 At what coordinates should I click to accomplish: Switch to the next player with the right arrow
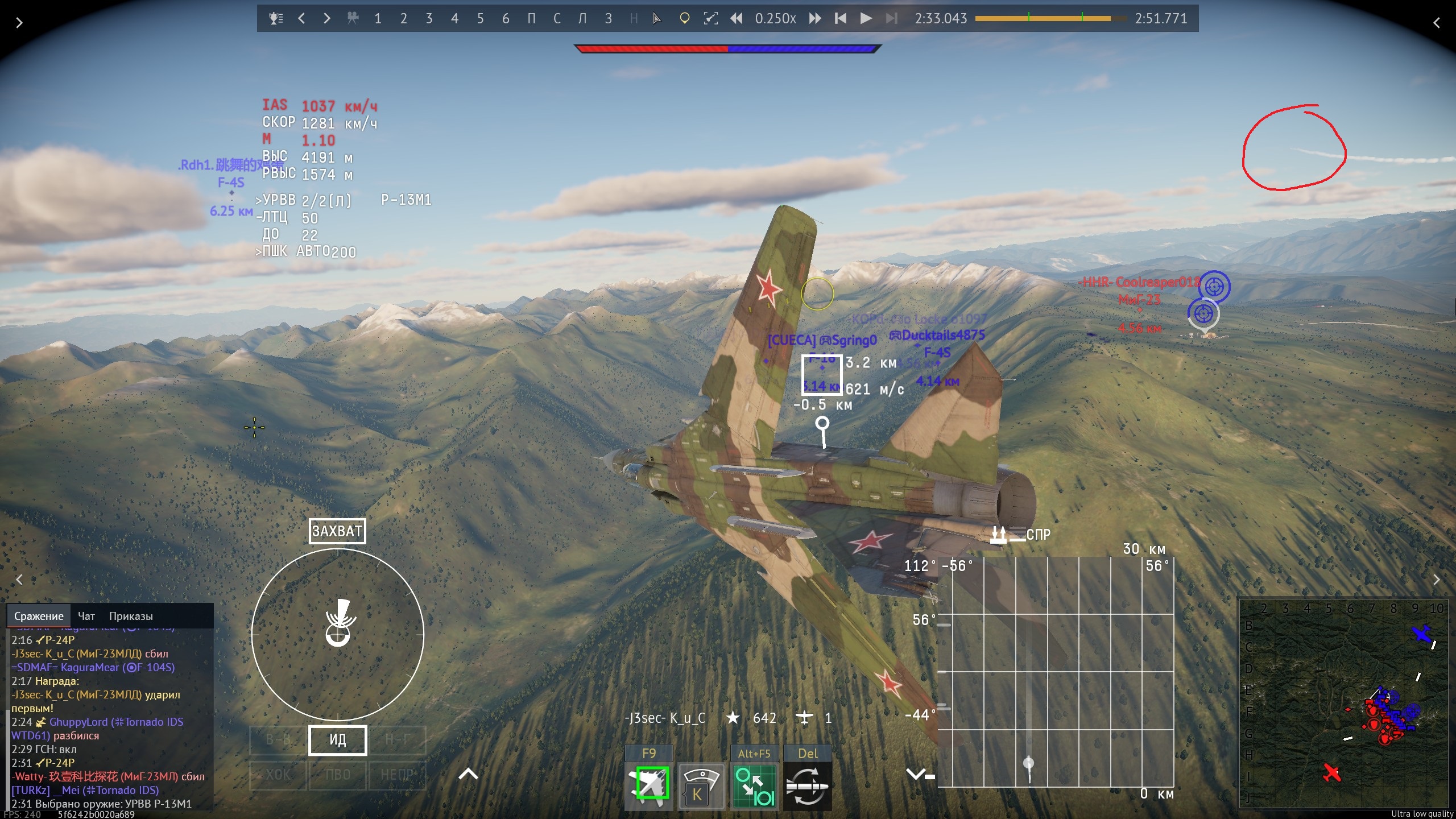tap(326, 19)
